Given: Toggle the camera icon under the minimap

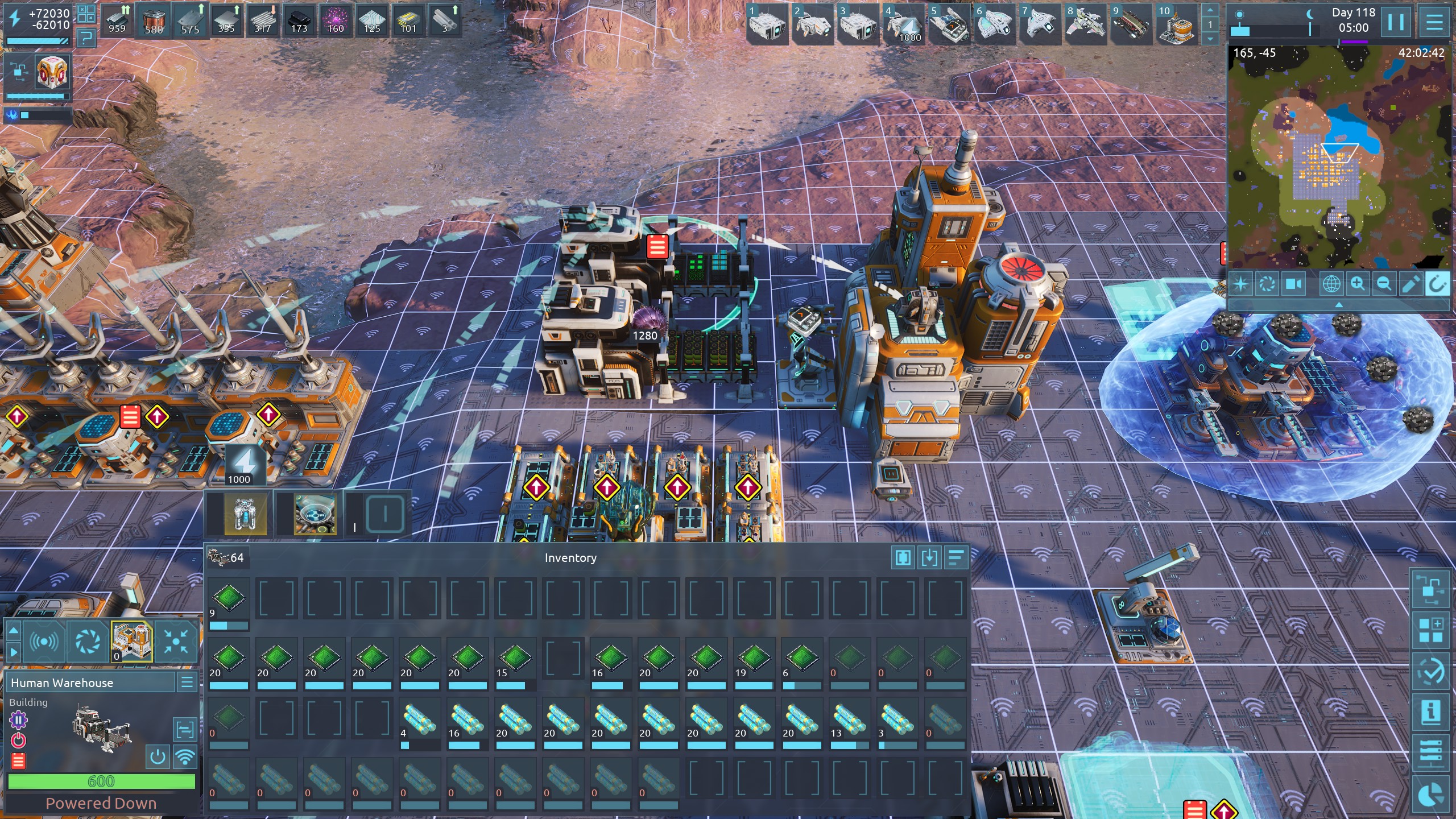Looking at the screenshot, I should pos(1294,283).
